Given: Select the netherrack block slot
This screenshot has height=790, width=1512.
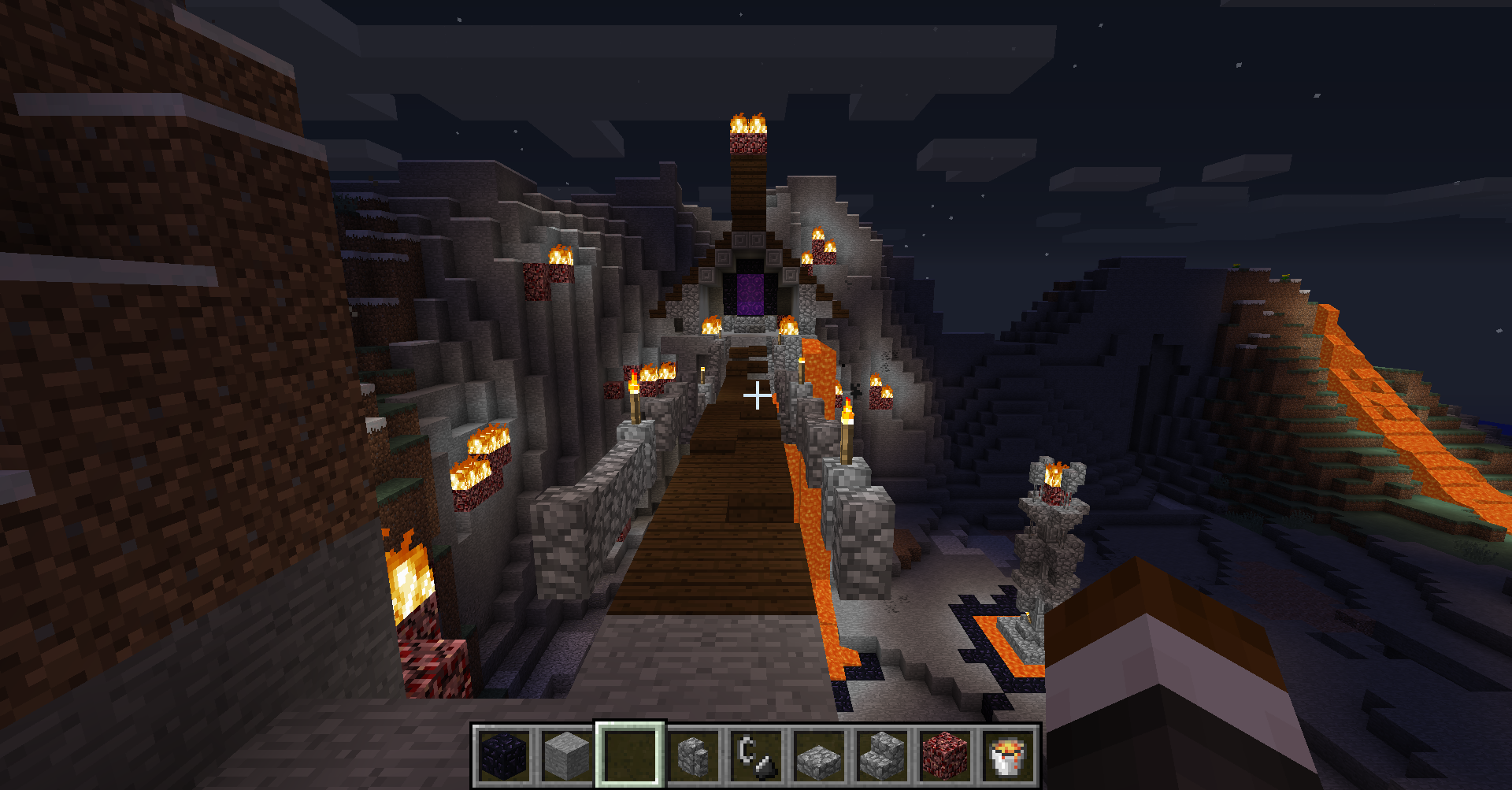Looking at the screenshot, I should coord(945,755).
